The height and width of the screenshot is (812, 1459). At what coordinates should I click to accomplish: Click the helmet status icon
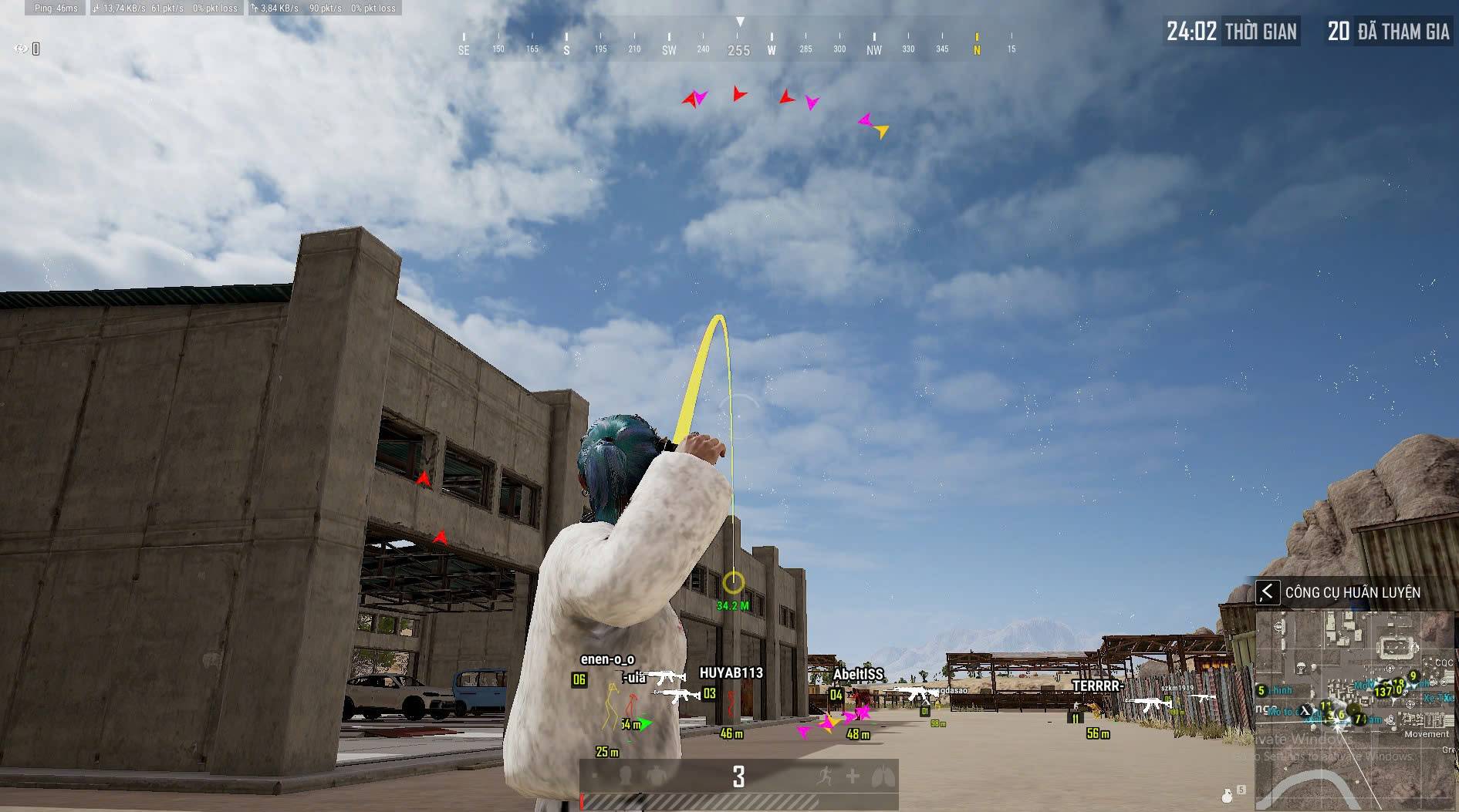(x=625, y=776)
